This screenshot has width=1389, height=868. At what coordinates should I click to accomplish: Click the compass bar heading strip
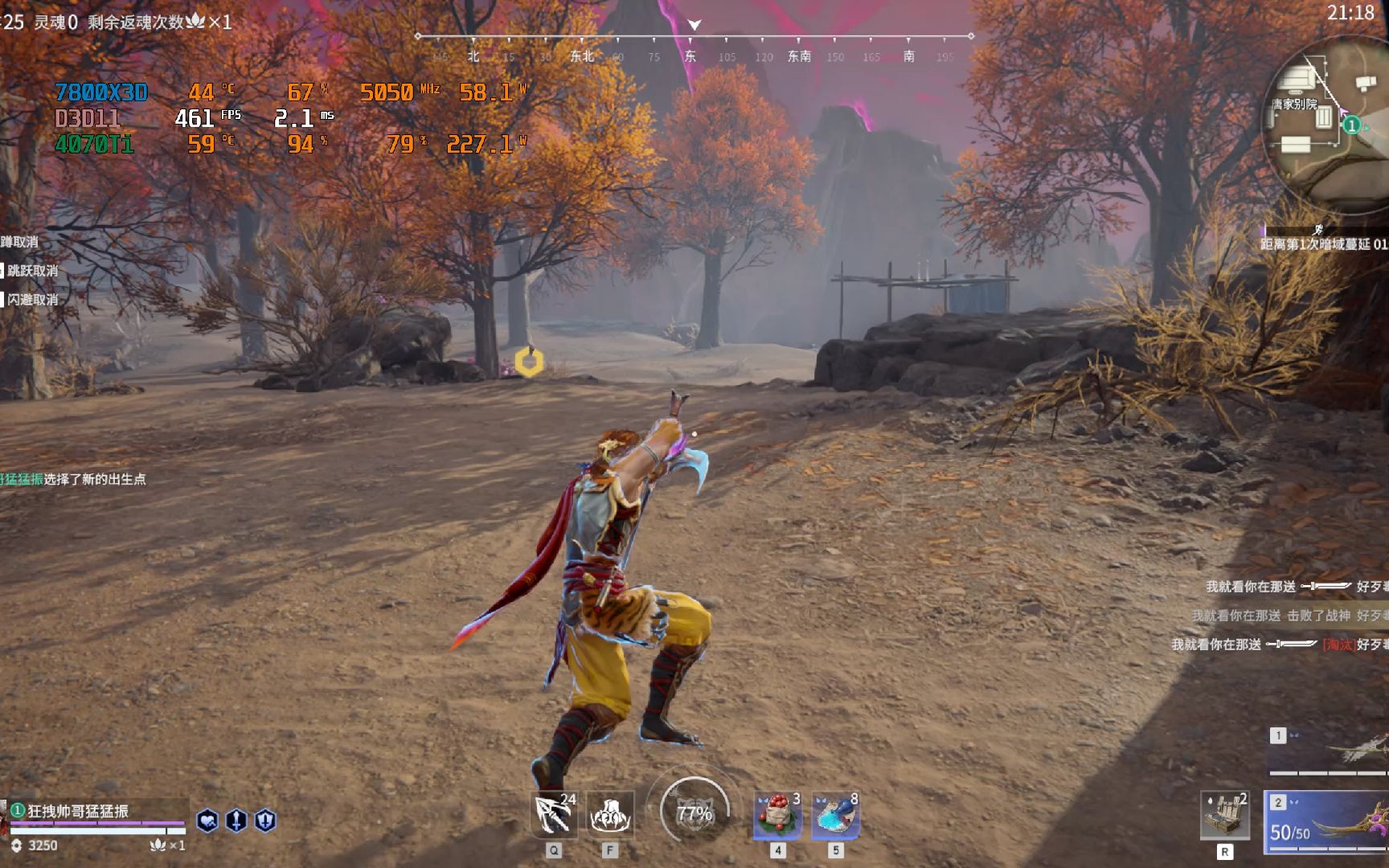(694, 37)
